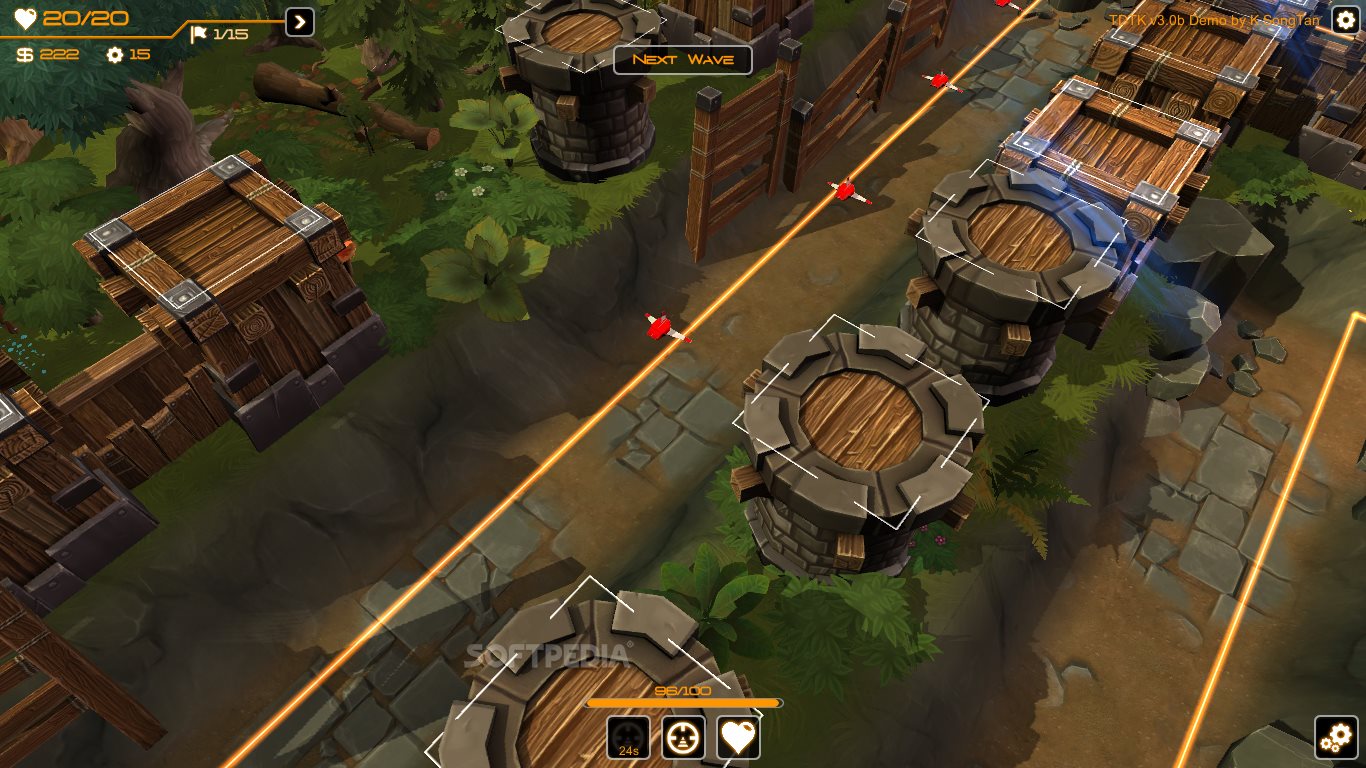Start the Next Wave

(683, 59)
